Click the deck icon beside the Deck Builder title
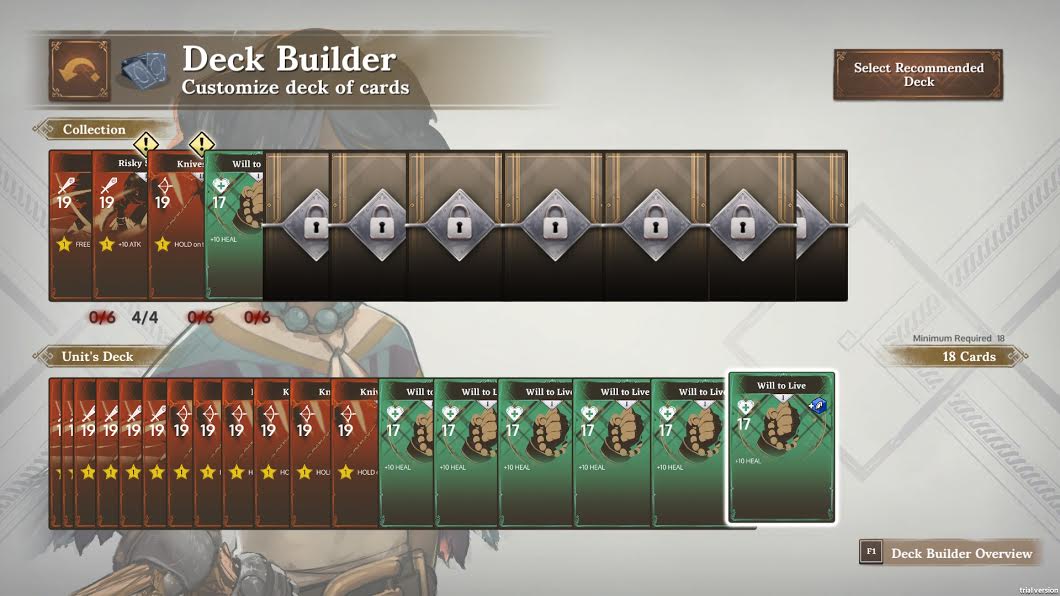Image resolution: width=1060 pixels, height=596 pixels. coord(144,70)
